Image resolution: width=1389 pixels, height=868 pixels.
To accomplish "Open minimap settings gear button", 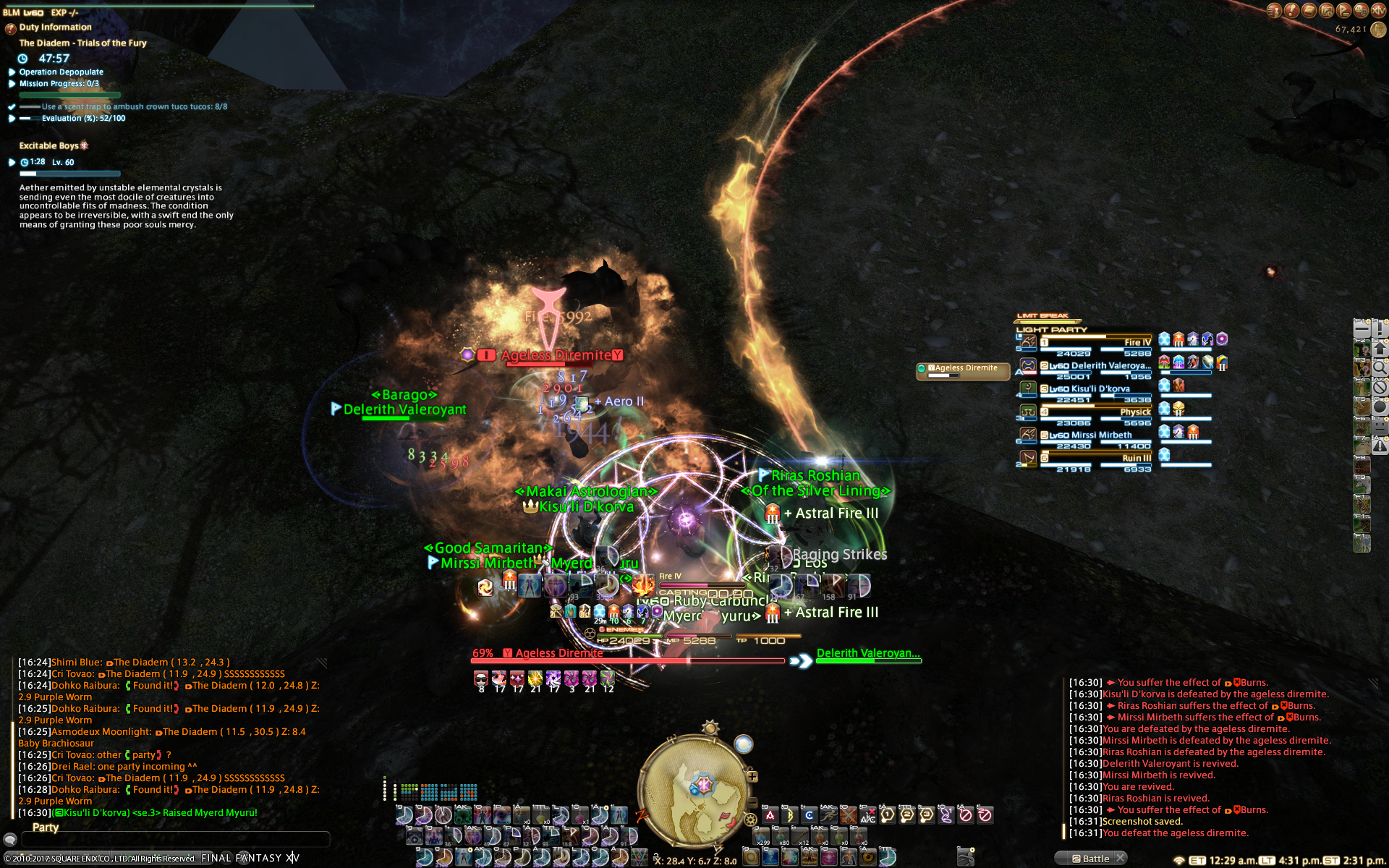I will point(751,820).
